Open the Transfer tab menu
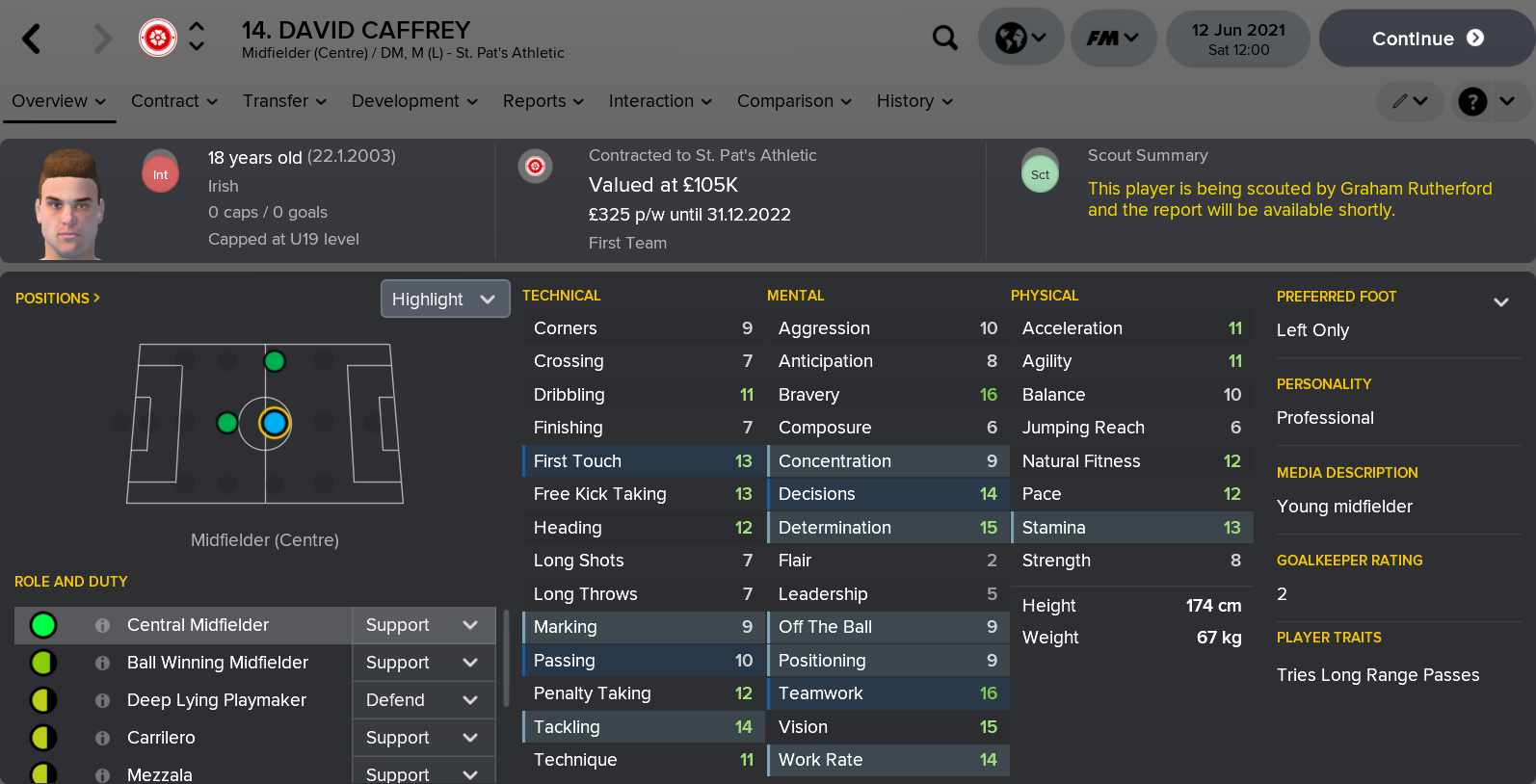The height and width of the screenshot is (784, 1536). (x=284, y=101)
